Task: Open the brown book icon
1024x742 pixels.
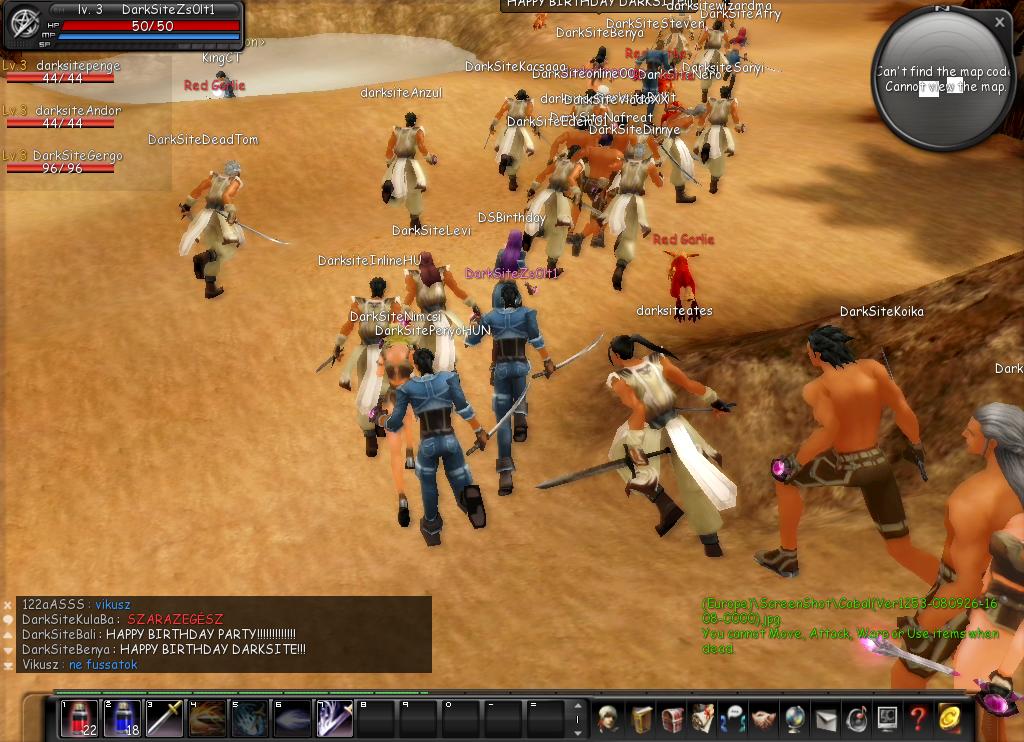Action: (641, 718)
